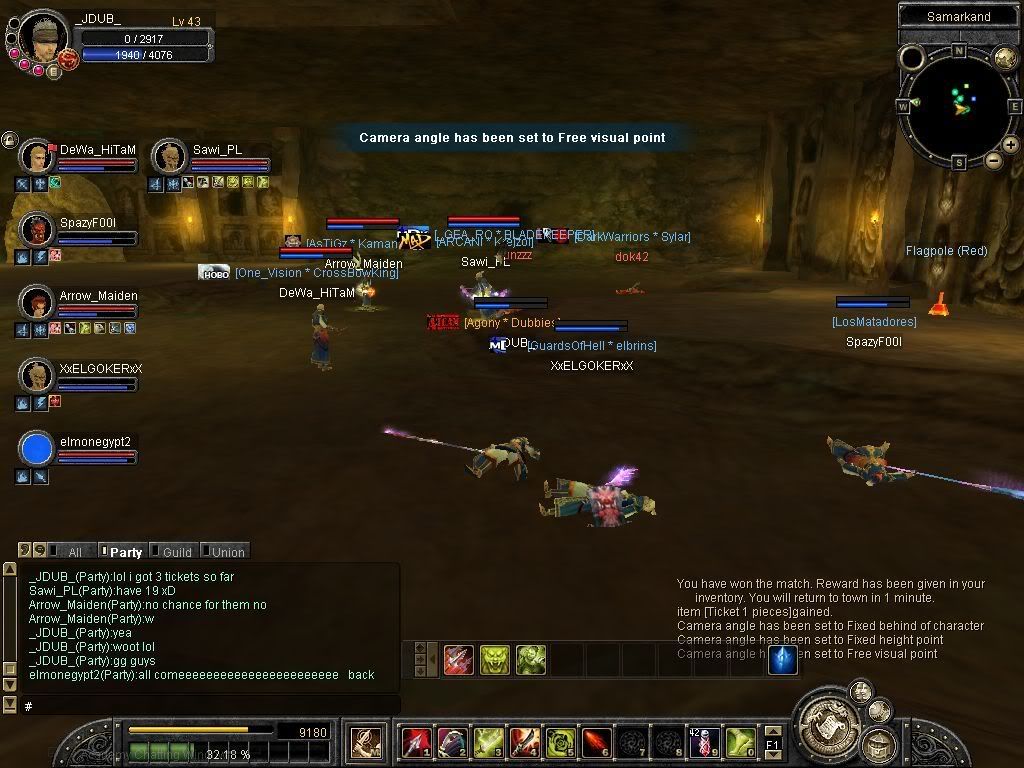This screenshot has height=768, width=1024.
Task: Click the _JDUB_ character portrait
Action: [x=43, y=37]
